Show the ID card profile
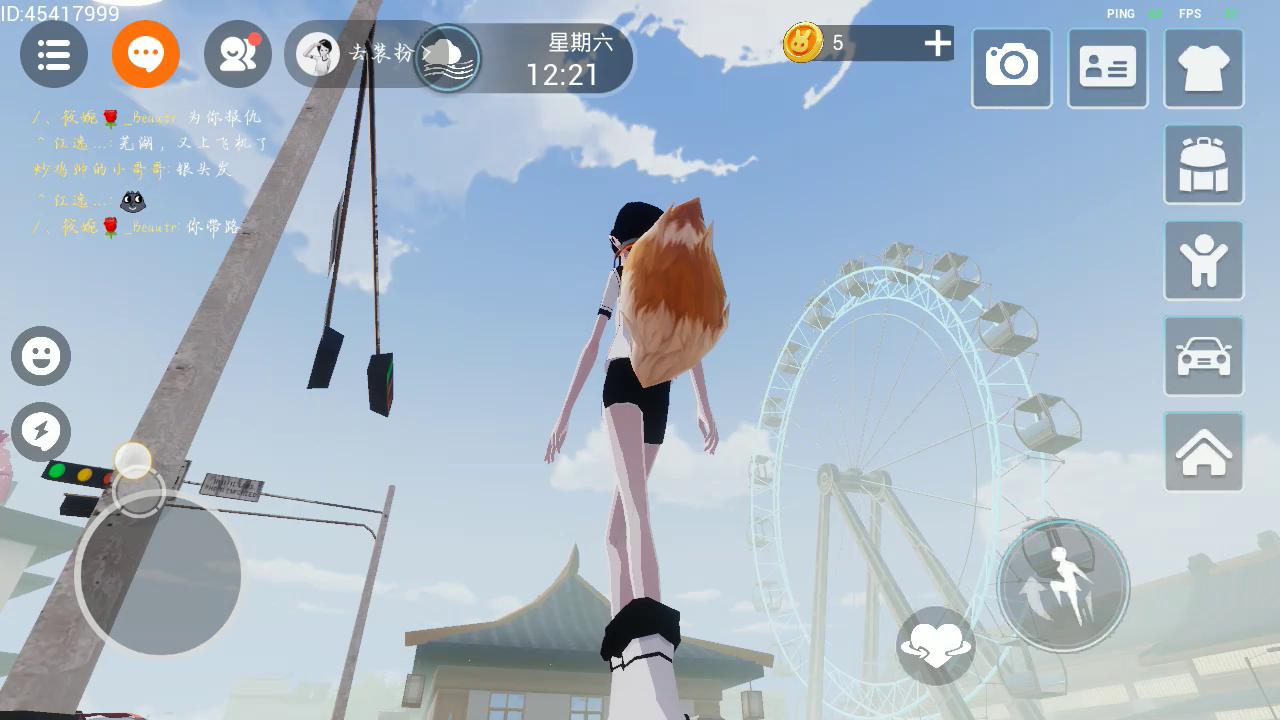1280x720 pixels. 1108,67
